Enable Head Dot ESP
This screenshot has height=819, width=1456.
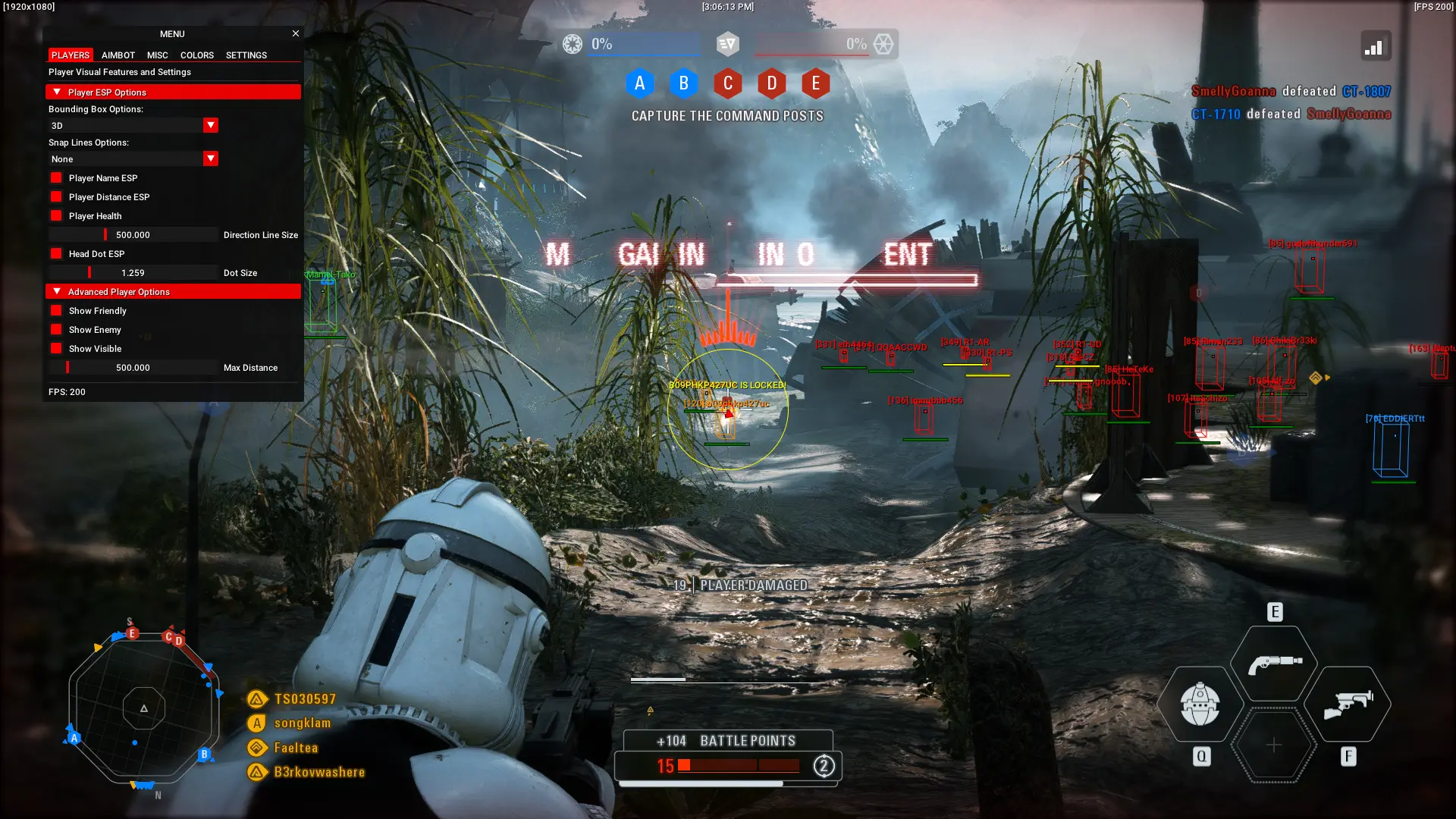(56, 253)
